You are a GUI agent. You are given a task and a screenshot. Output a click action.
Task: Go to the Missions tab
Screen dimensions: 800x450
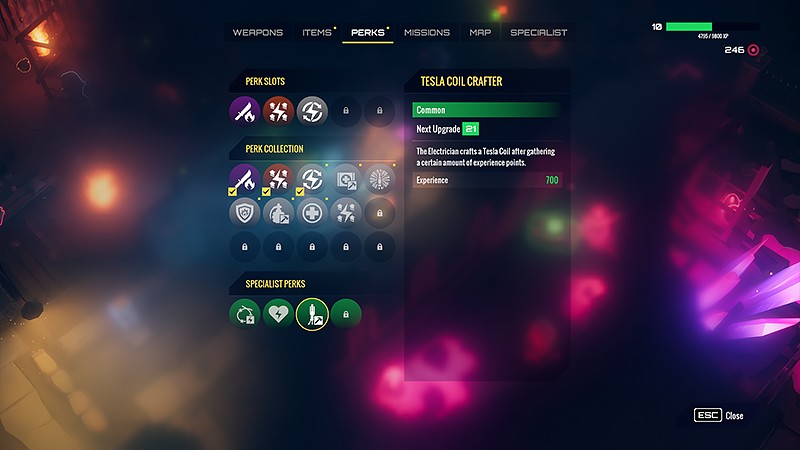427,32
